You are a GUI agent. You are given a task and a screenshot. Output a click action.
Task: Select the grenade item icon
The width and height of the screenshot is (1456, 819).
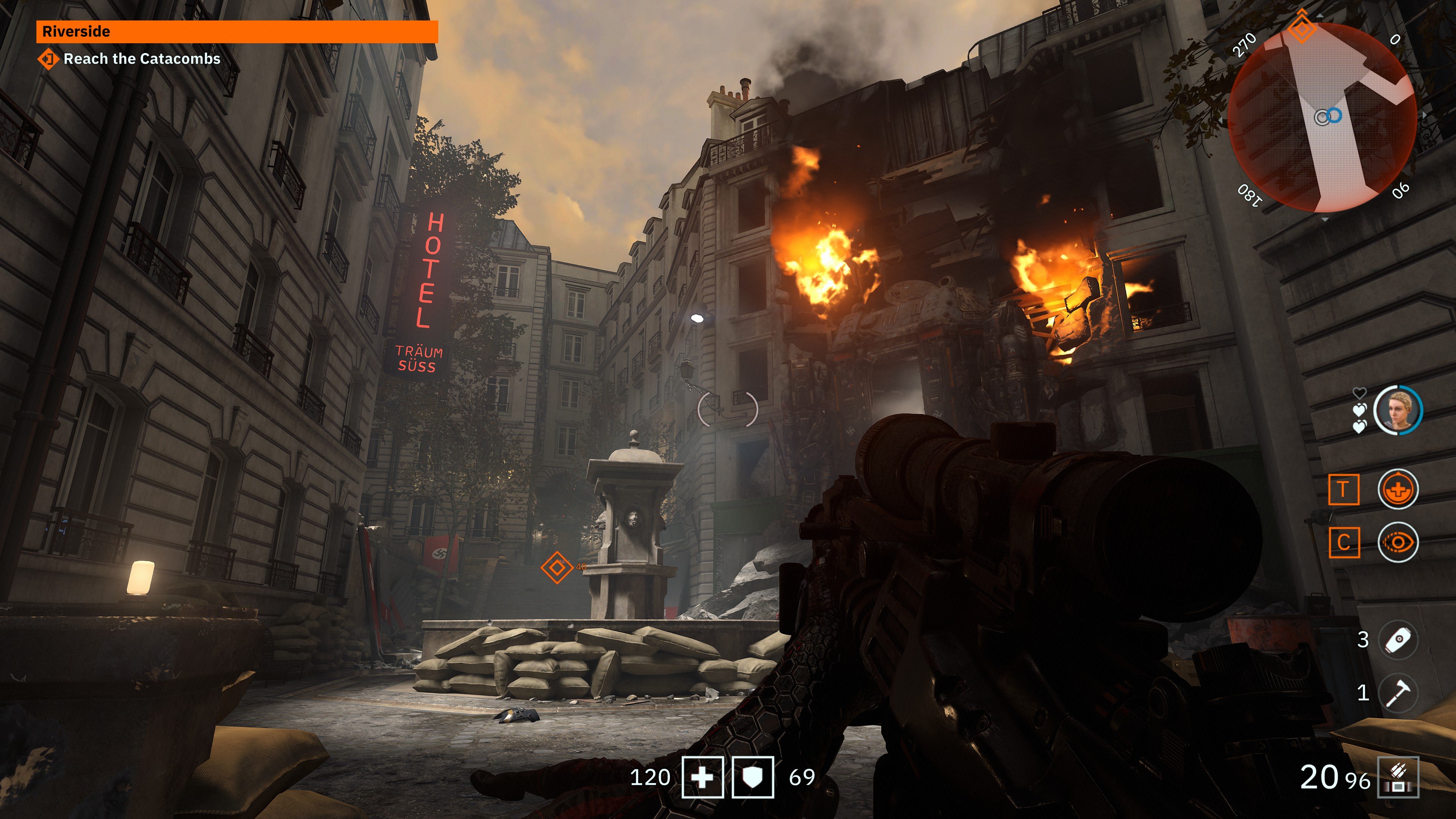1398,640
